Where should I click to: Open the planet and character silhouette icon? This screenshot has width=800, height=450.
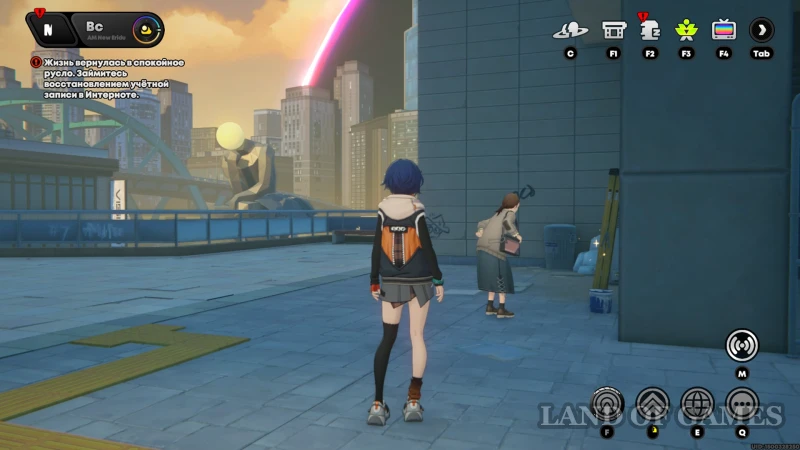pos(570,30)
